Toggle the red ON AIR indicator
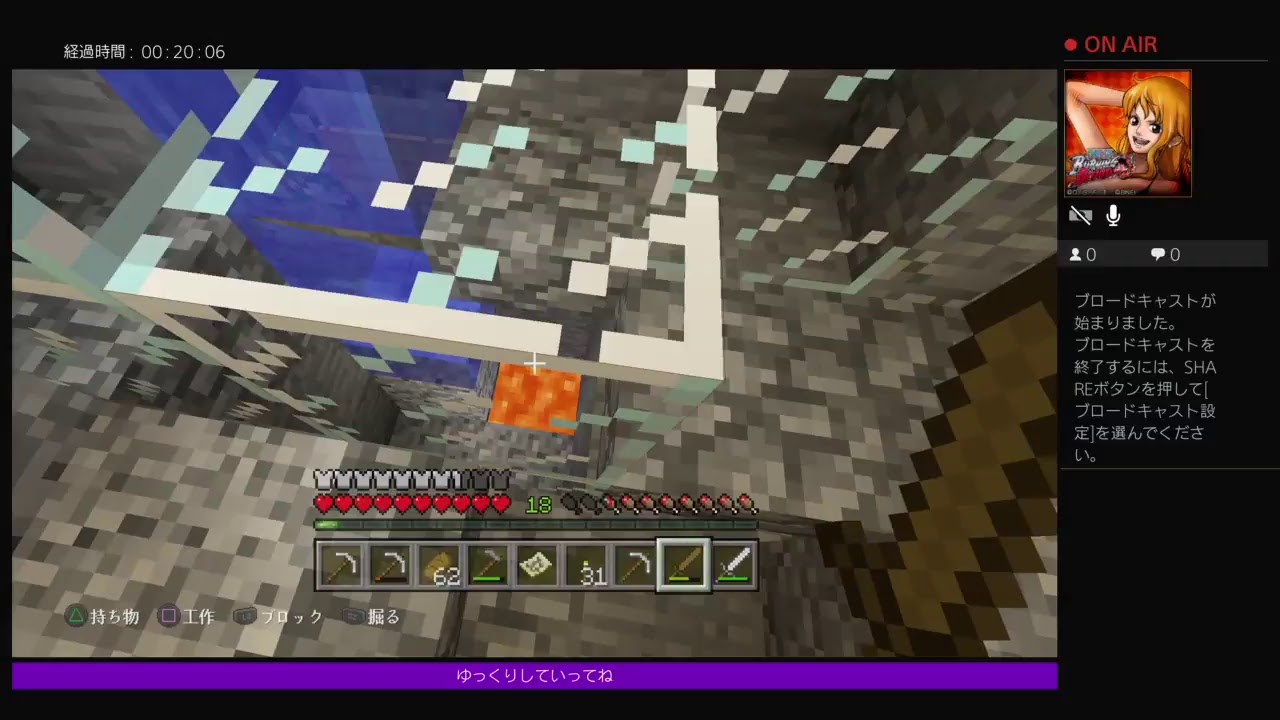The height and width of the screenshot is (720, 1280). (1110, 44)
